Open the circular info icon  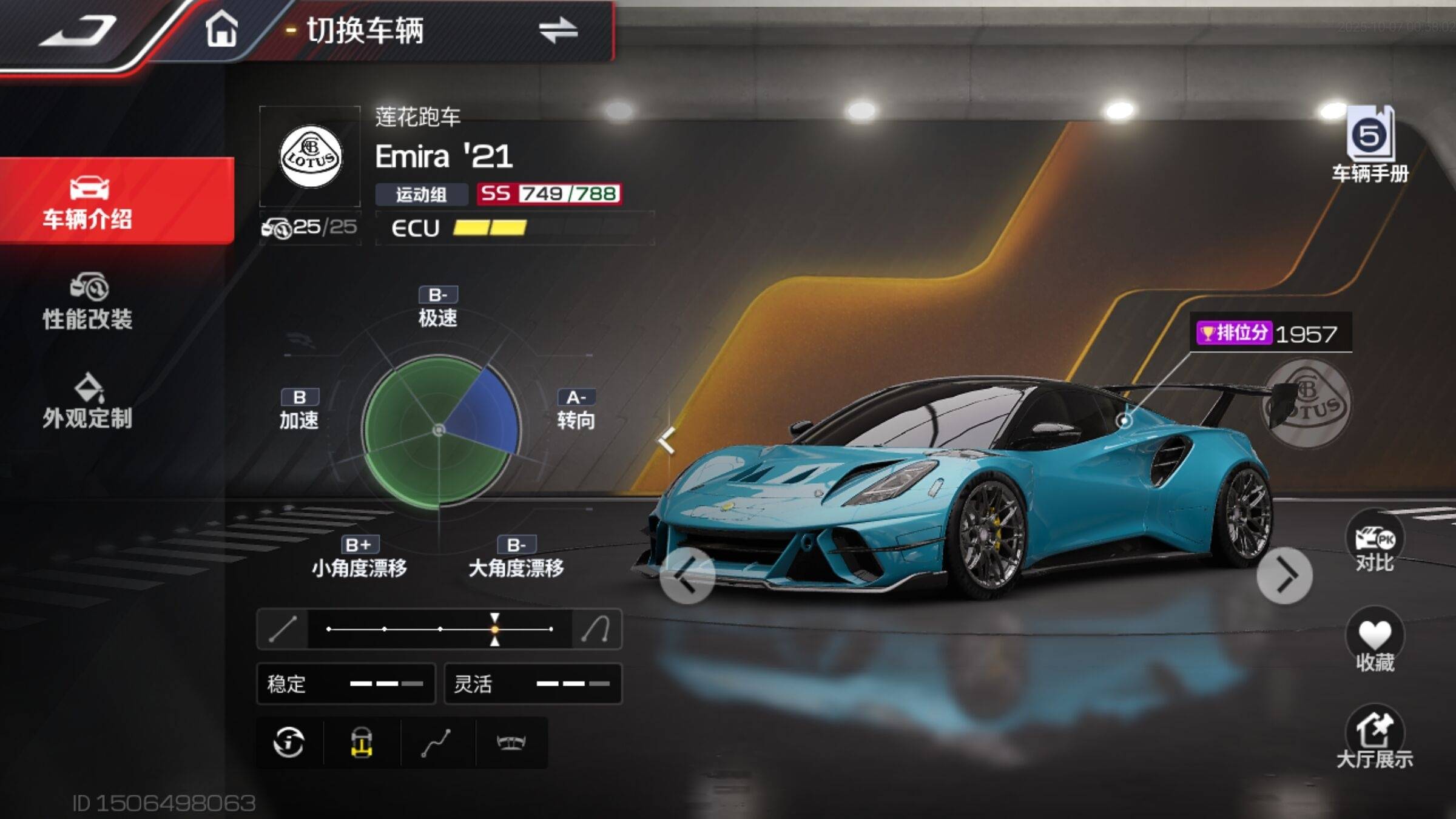(x=289, y=742)
